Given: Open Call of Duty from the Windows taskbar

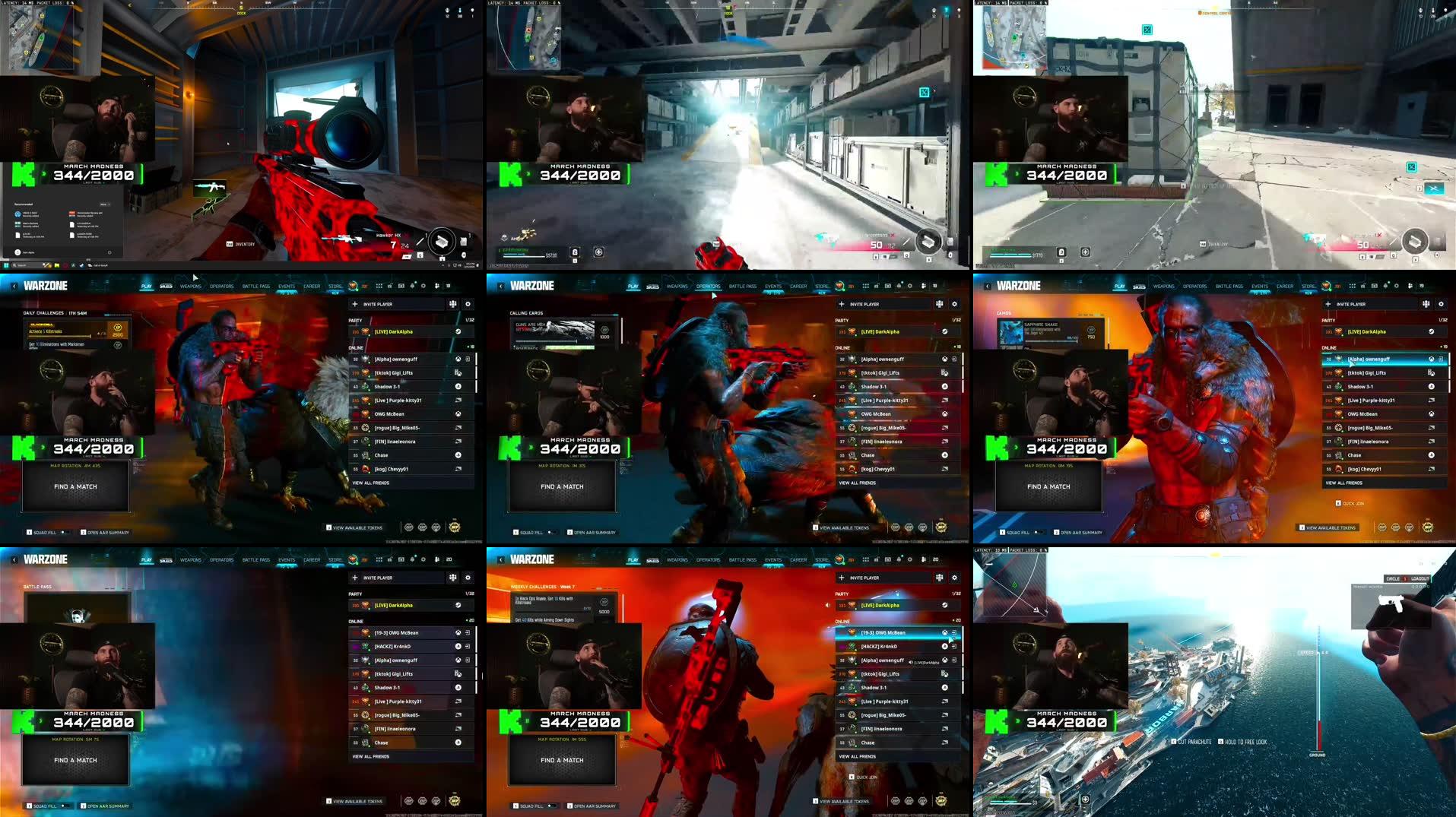Looking at the screenshot, I should (x=90, y=265).
